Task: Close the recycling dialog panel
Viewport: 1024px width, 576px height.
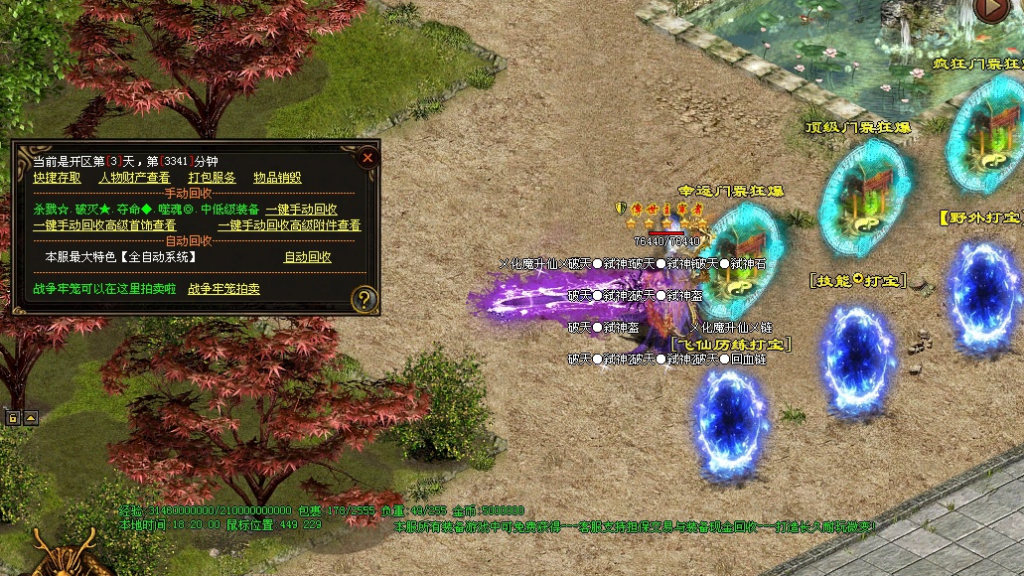Action: tap(367, 157)
